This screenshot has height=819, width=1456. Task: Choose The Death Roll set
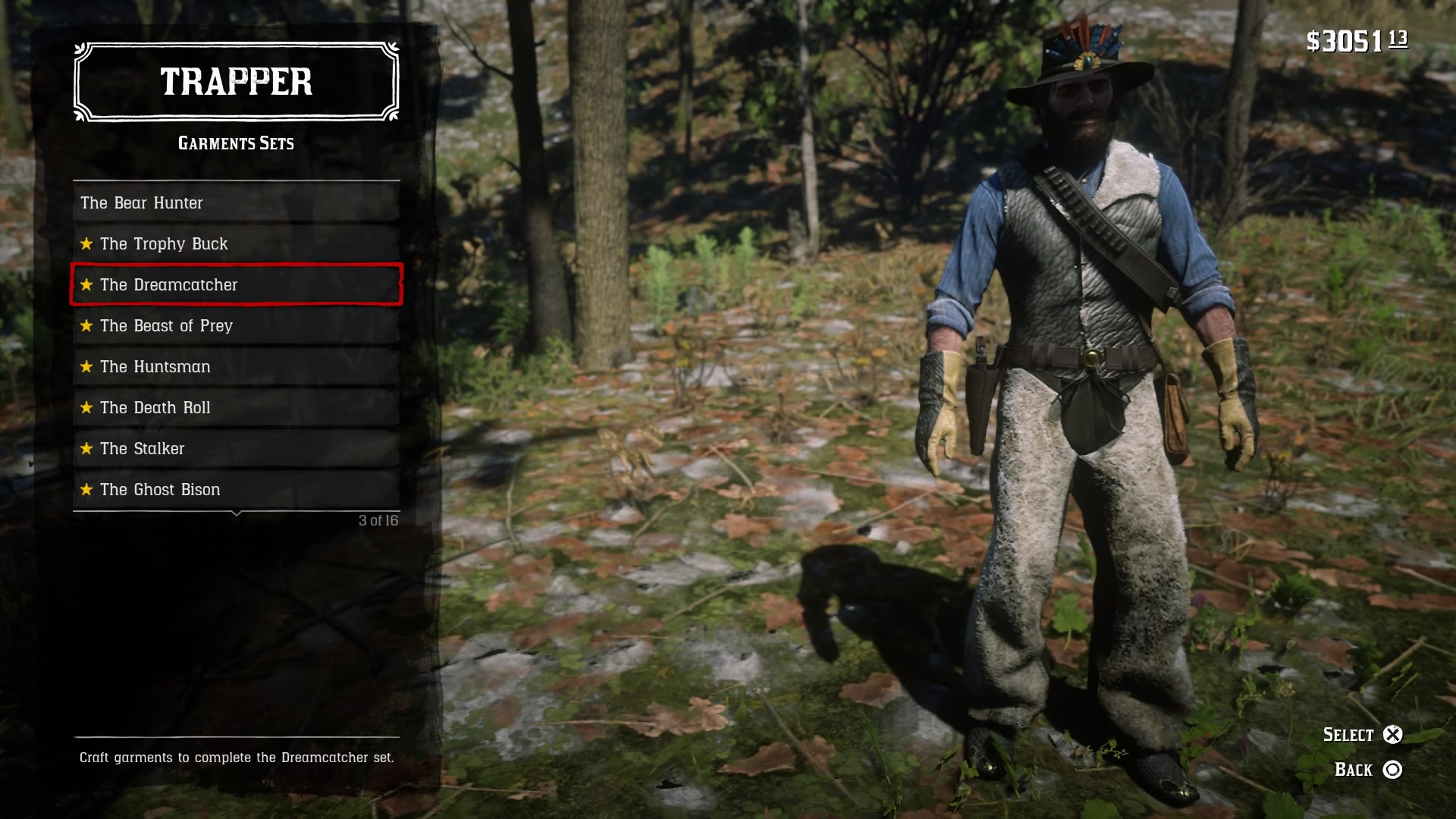[x=236, y=407]
